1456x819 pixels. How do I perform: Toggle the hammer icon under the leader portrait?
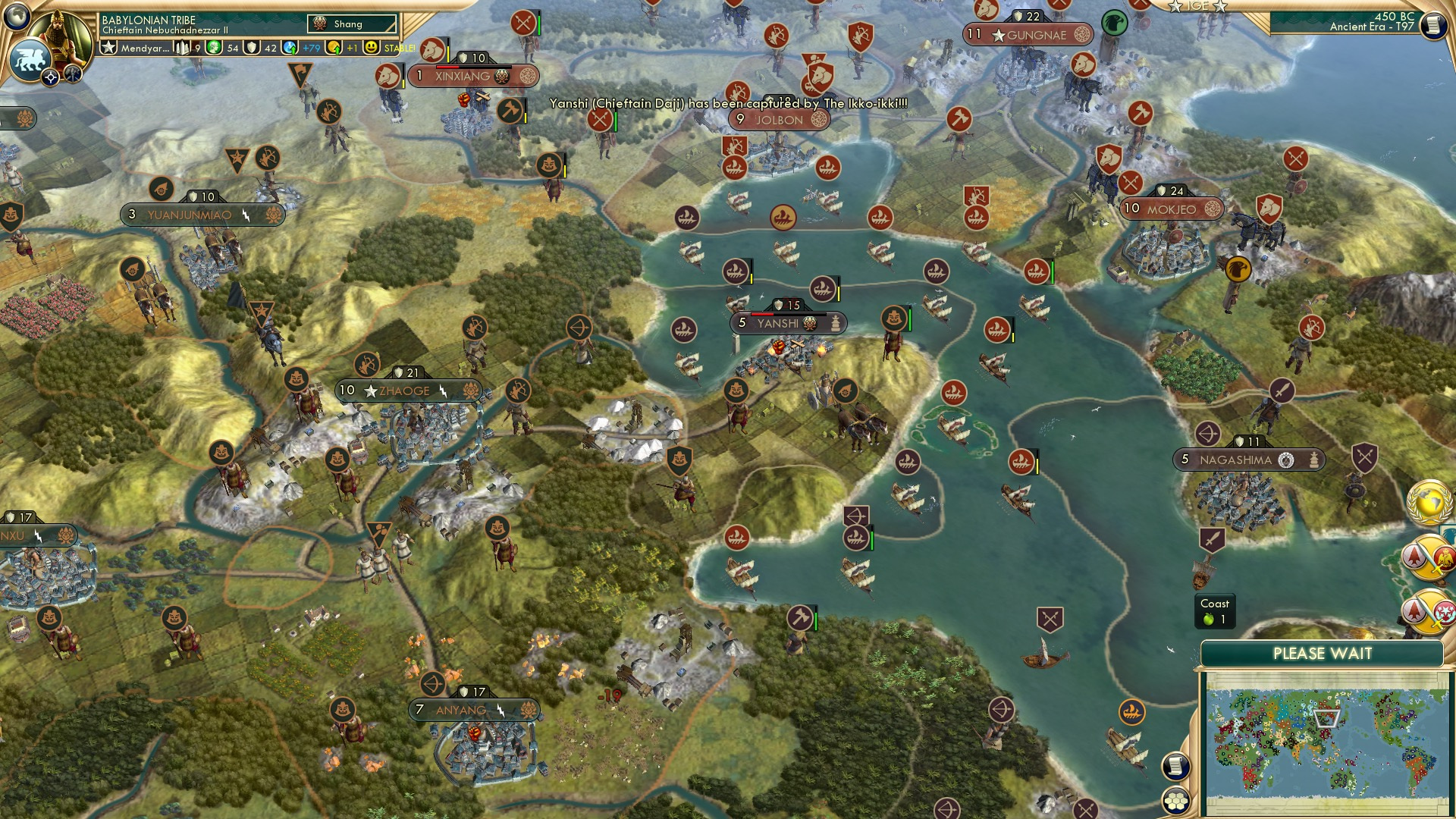point(71,74)
